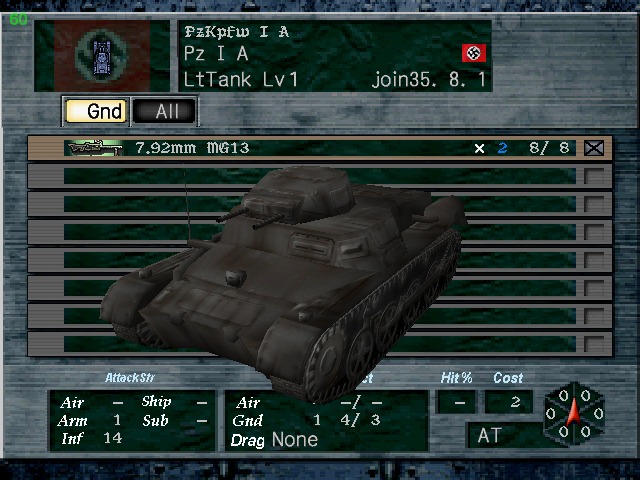
Task: Select the AT label box
Action: click(x=505, y=436)
